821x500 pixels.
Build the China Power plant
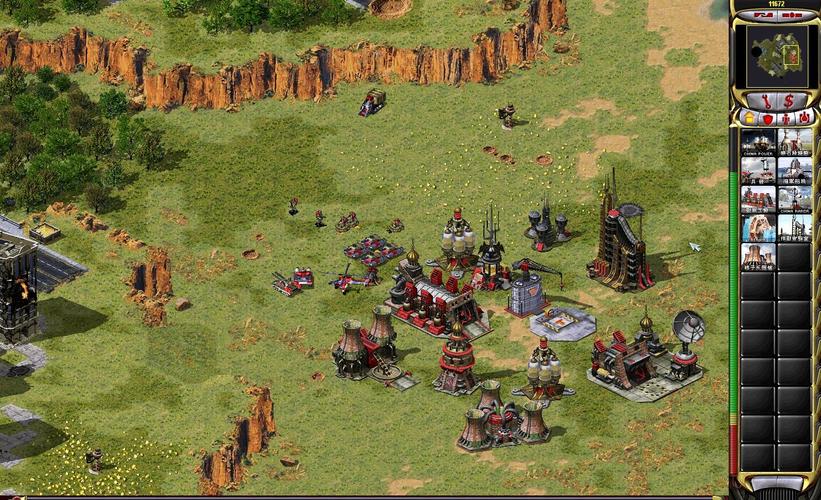pos(759,142)
